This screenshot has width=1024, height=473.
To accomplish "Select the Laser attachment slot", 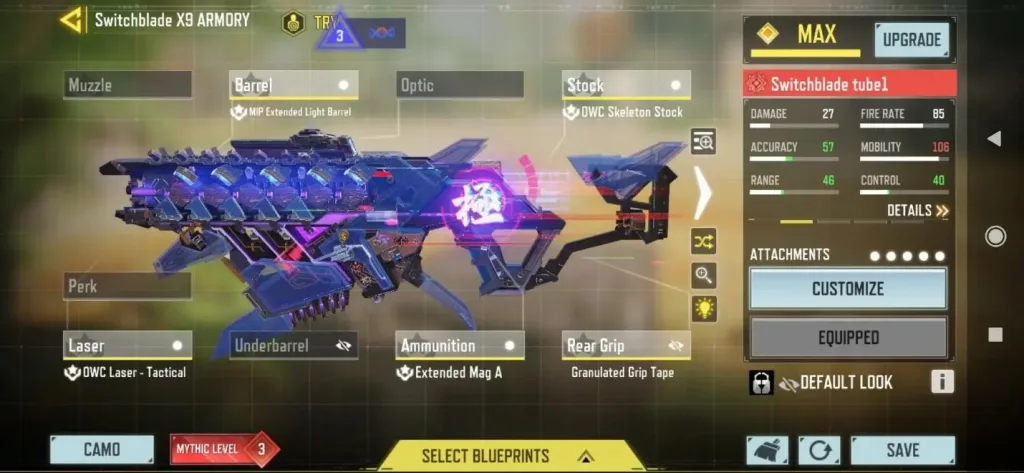I will [x=128, y=346].
